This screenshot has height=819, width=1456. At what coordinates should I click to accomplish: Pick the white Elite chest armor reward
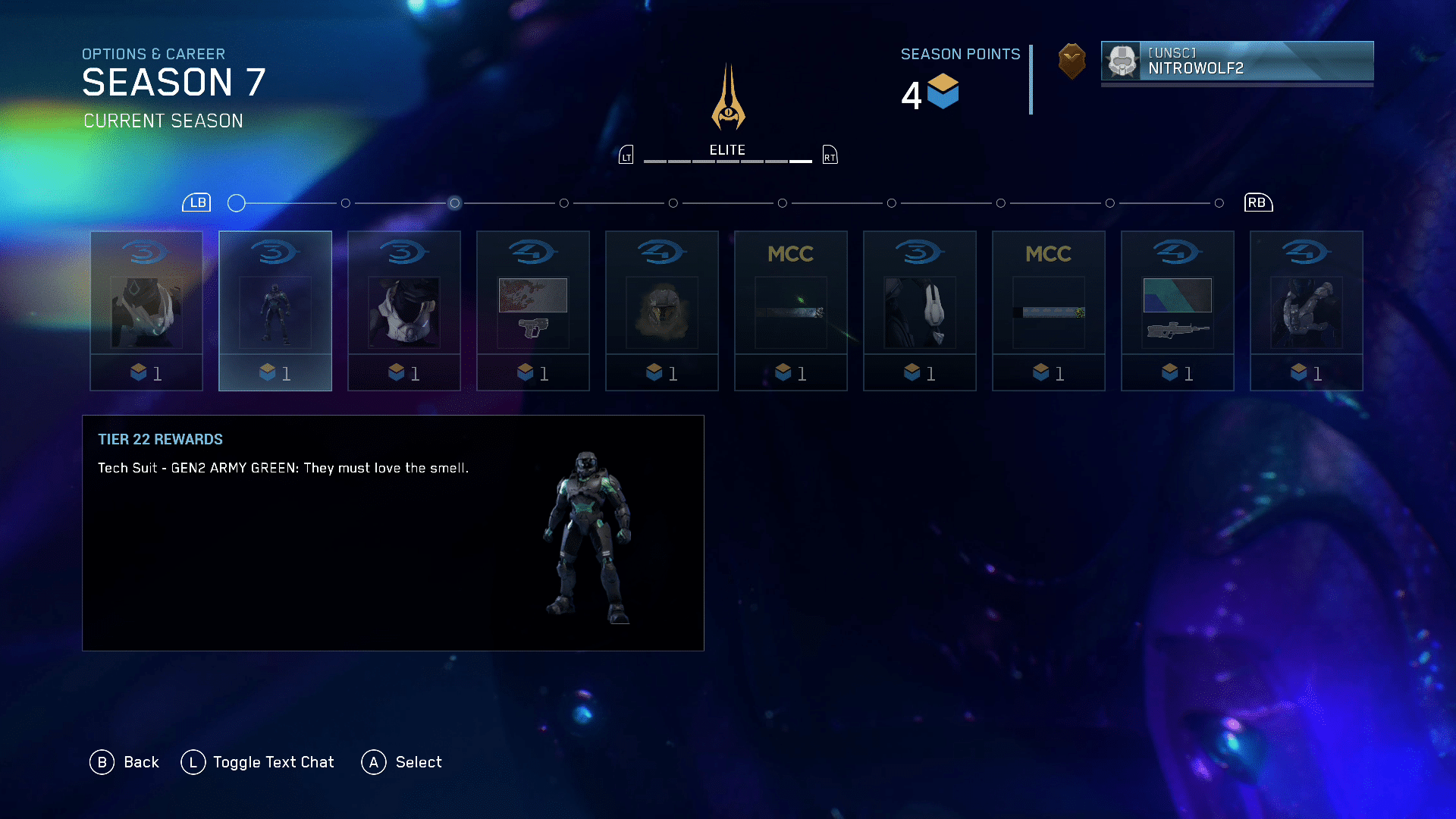coord(404,311)
